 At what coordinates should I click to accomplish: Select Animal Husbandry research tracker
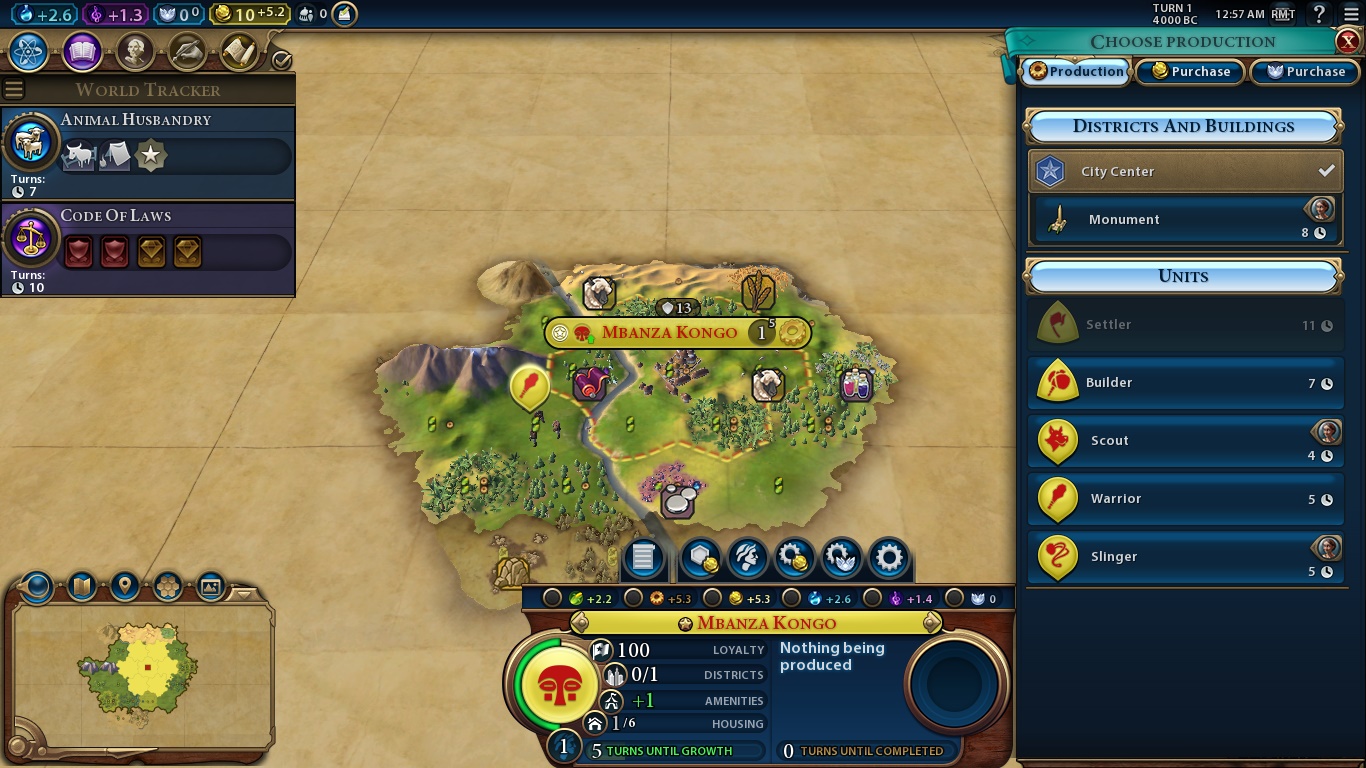coord(148,152)
